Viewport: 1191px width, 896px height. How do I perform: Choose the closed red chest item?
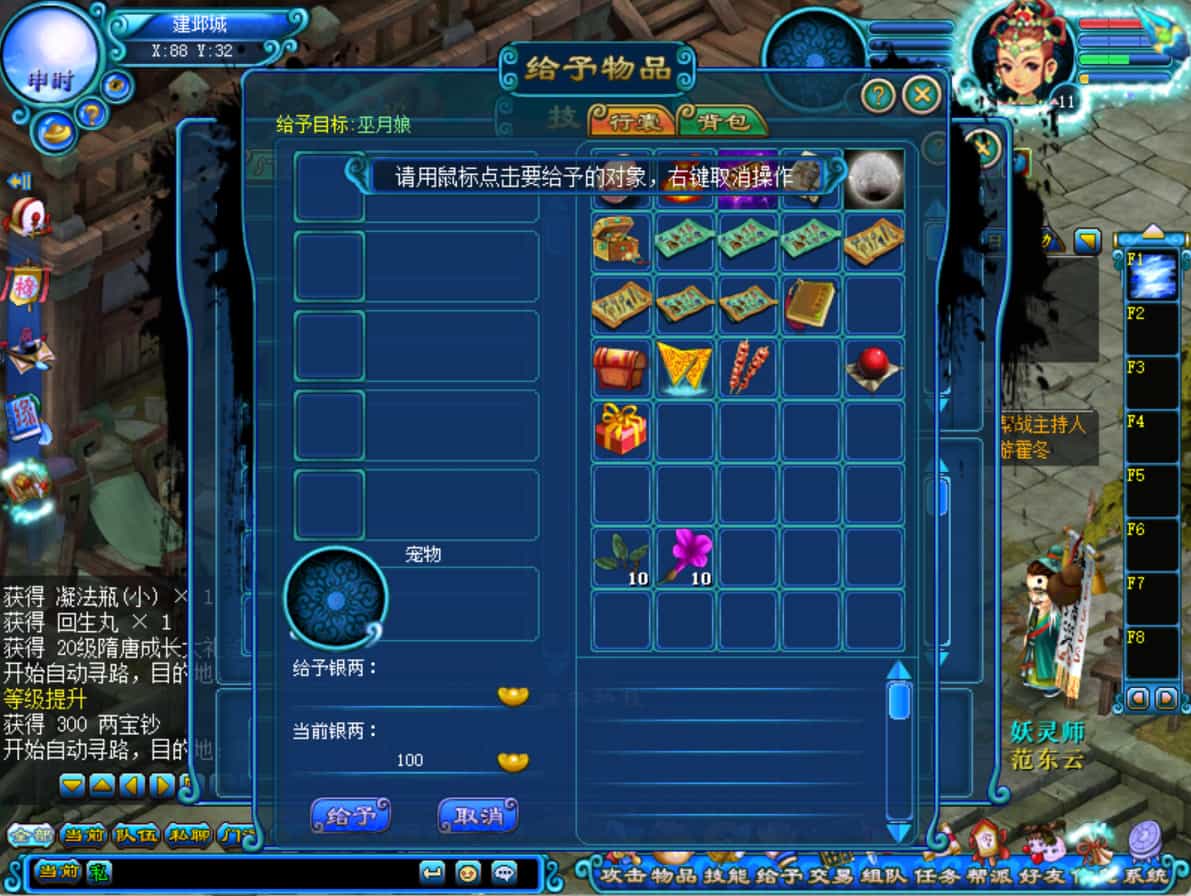tap(621, 367)
